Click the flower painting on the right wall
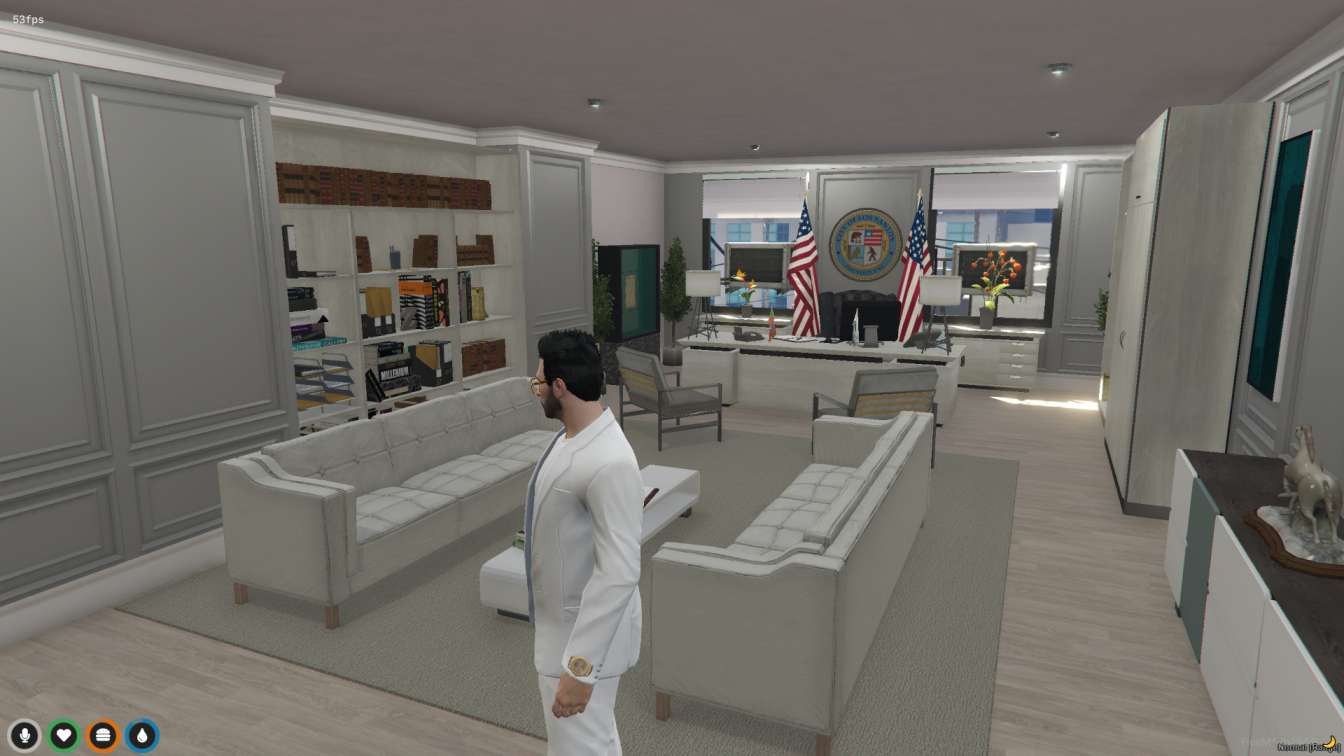Image resolution: width=1344 pixels, height=756 pixels. [996, 268]
